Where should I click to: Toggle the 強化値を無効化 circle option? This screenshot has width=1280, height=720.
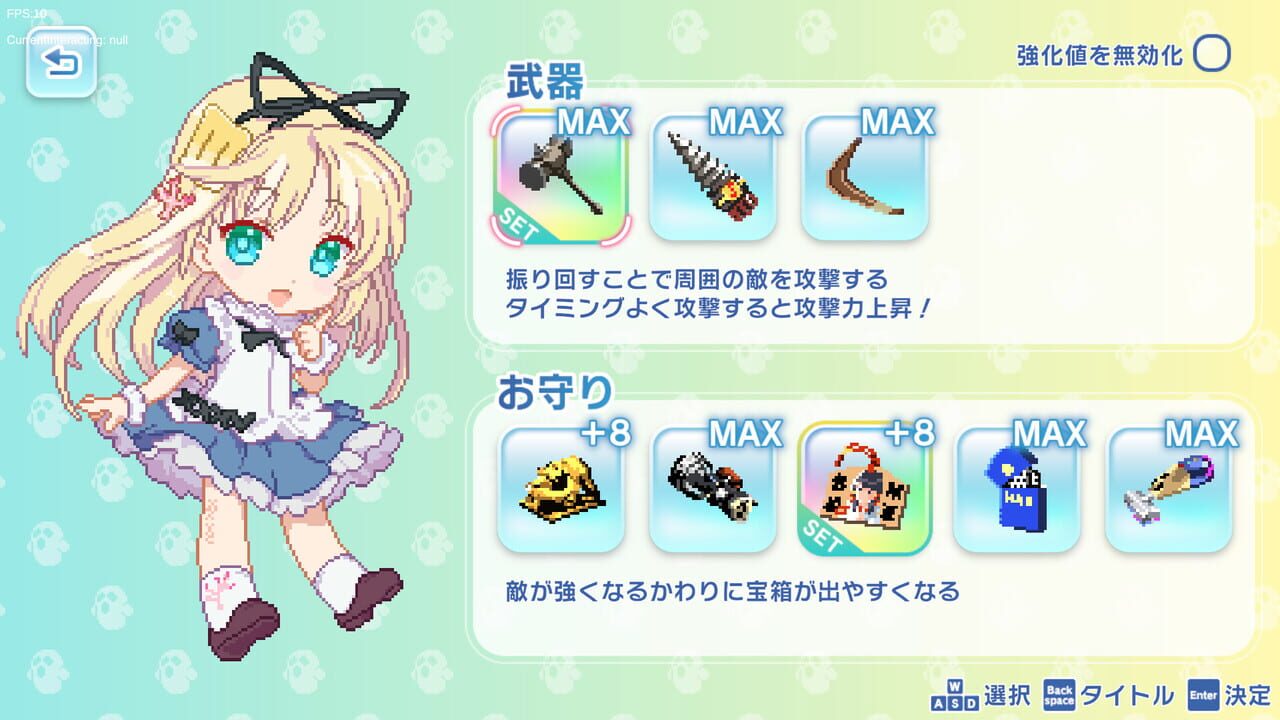point(1212,54)
